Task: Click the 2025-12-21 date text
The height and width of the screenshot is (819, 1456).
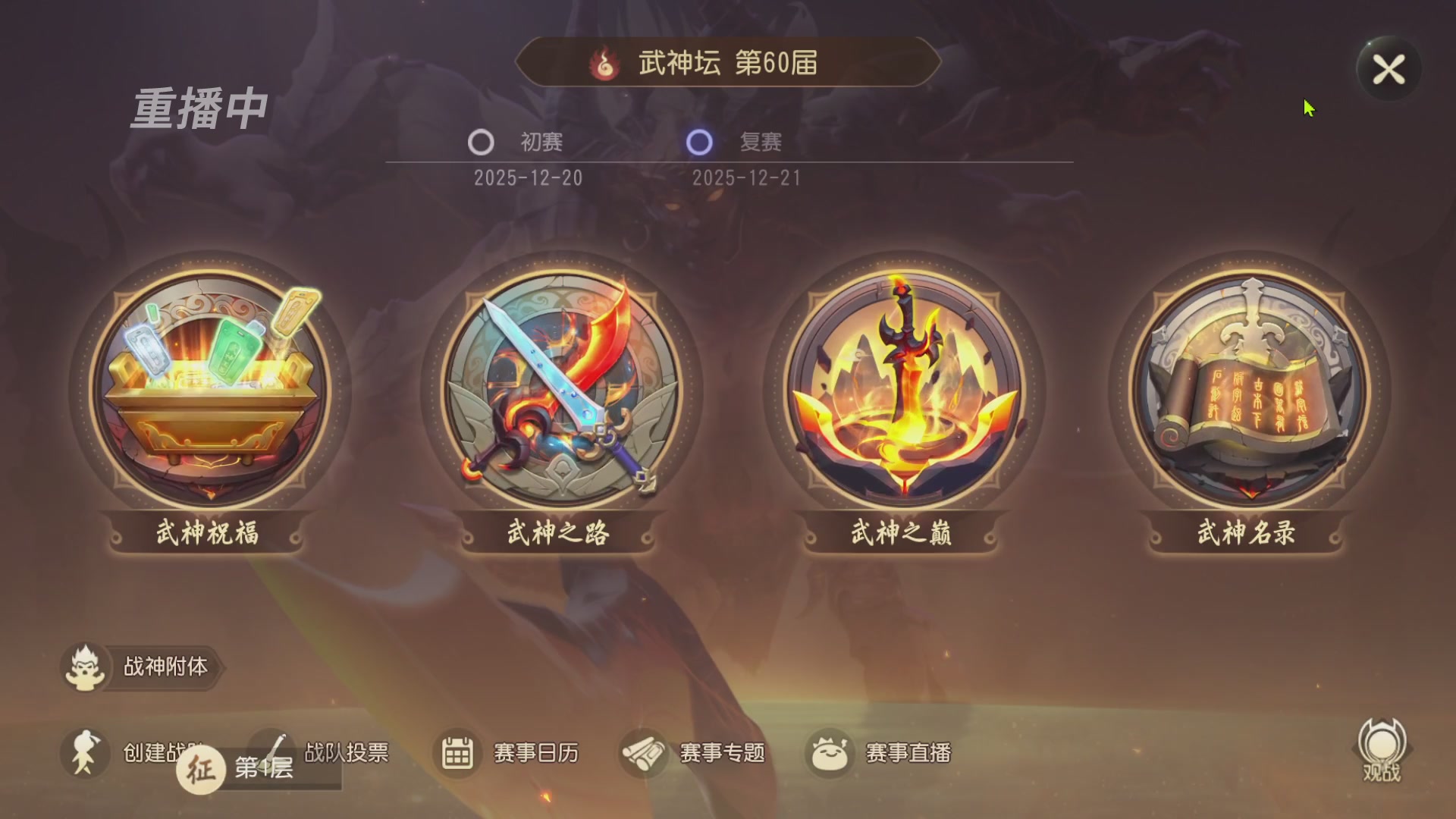Action: (x=749, y=178)
